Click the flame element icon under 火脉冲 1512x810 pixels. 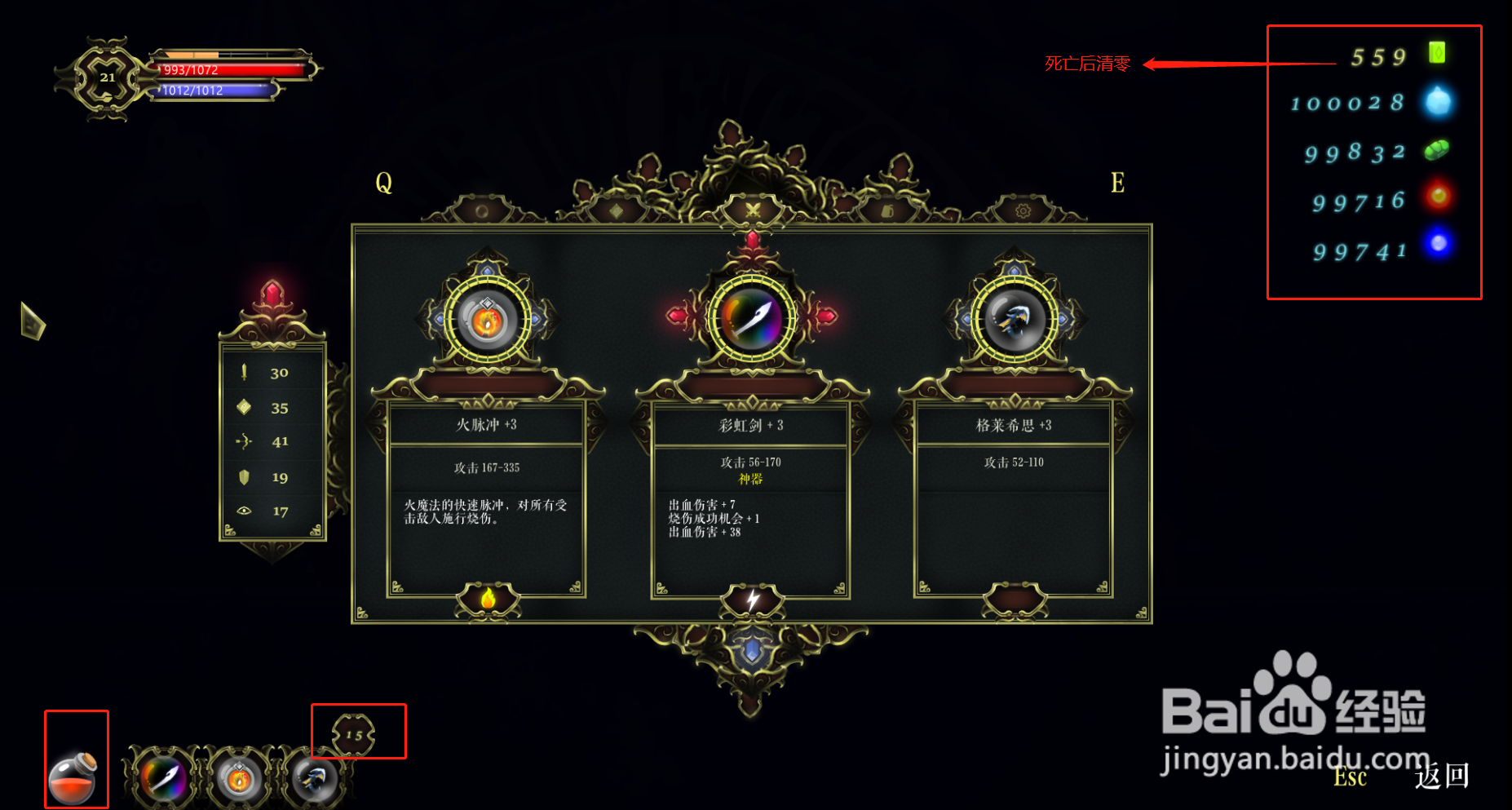487,598
